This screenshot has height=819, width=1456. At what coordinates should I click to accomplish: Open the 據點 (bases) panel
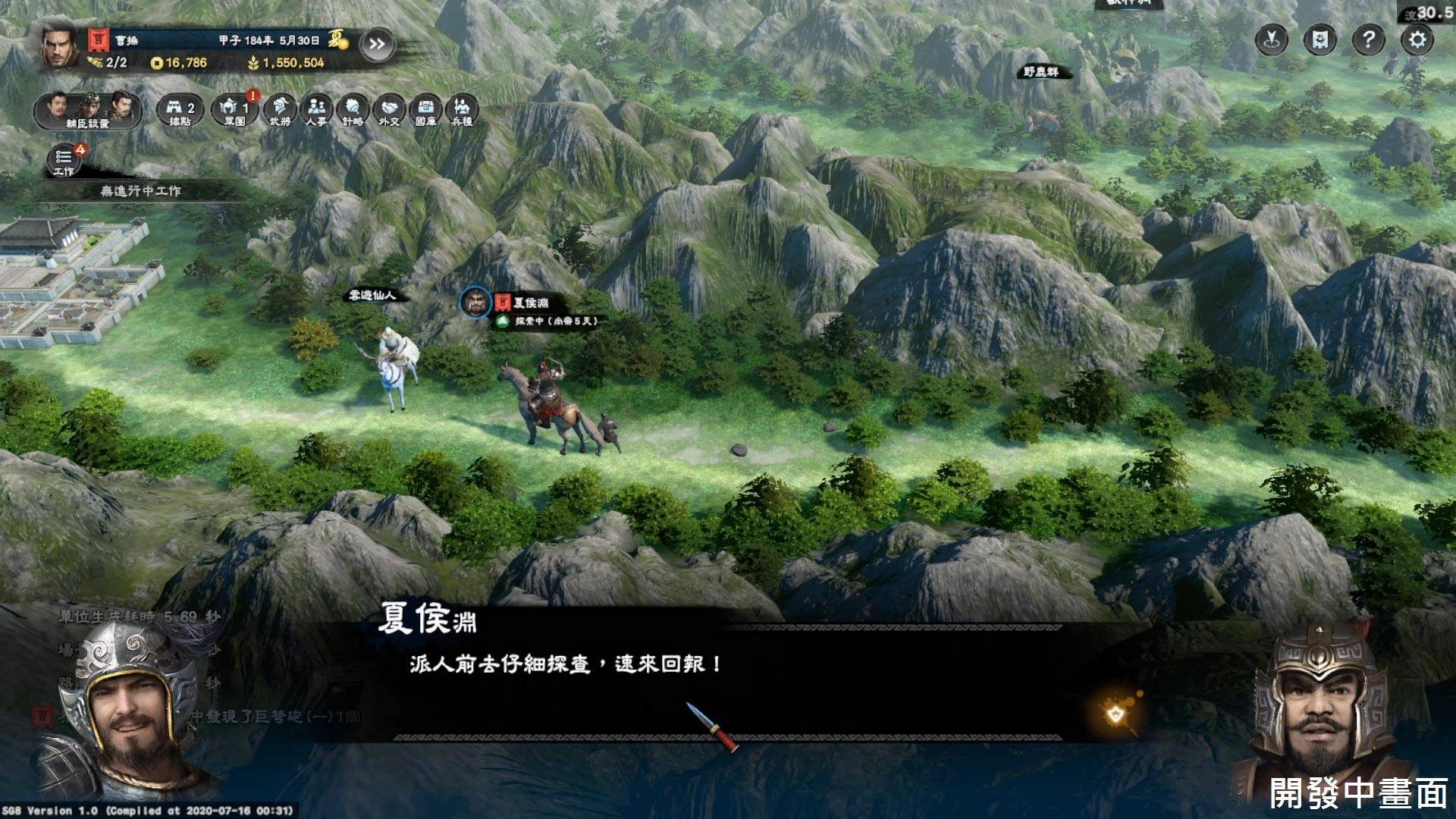tap(180, 111)
